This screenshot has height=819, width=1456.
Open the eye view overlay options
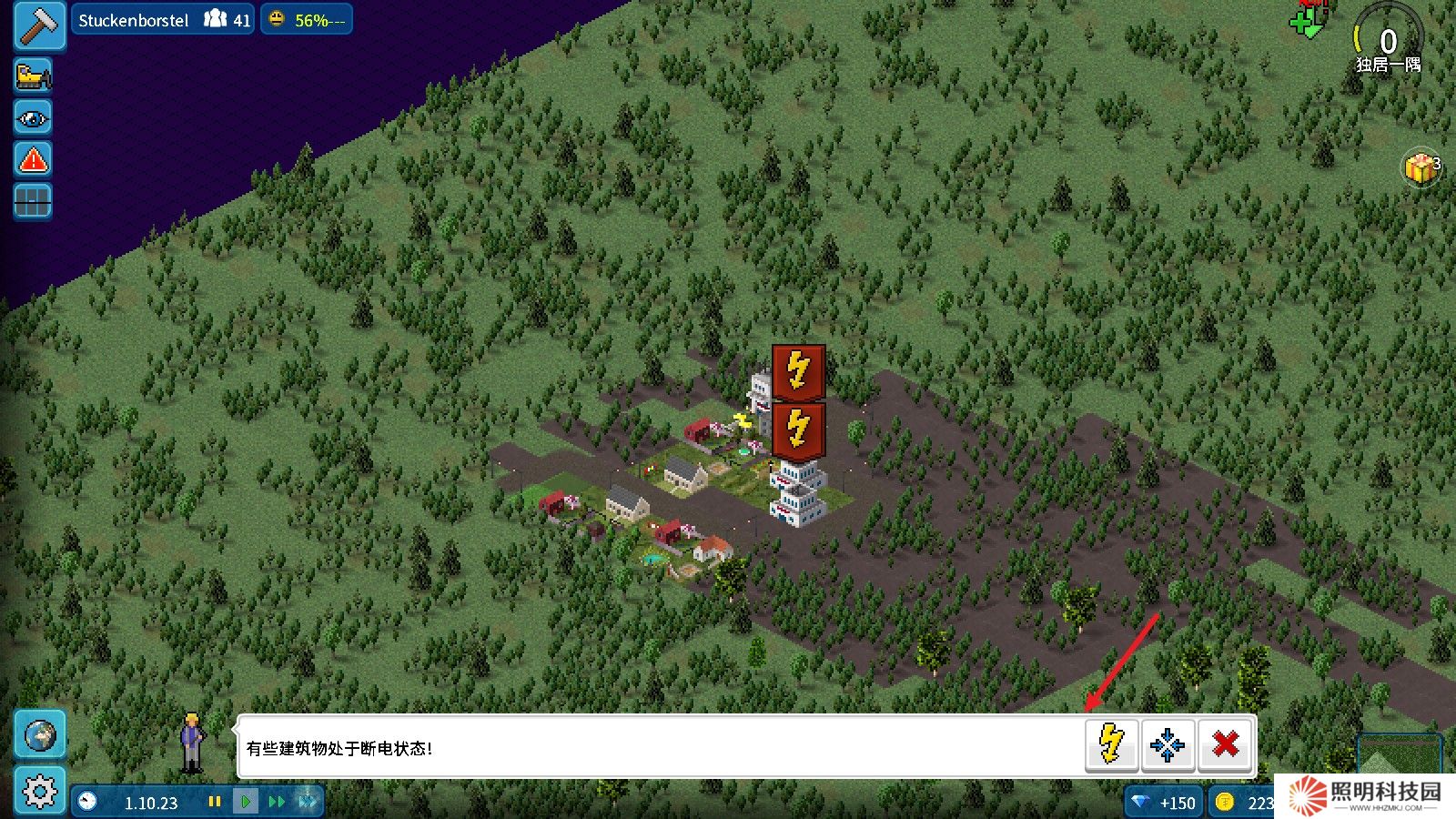coord(32,117)
